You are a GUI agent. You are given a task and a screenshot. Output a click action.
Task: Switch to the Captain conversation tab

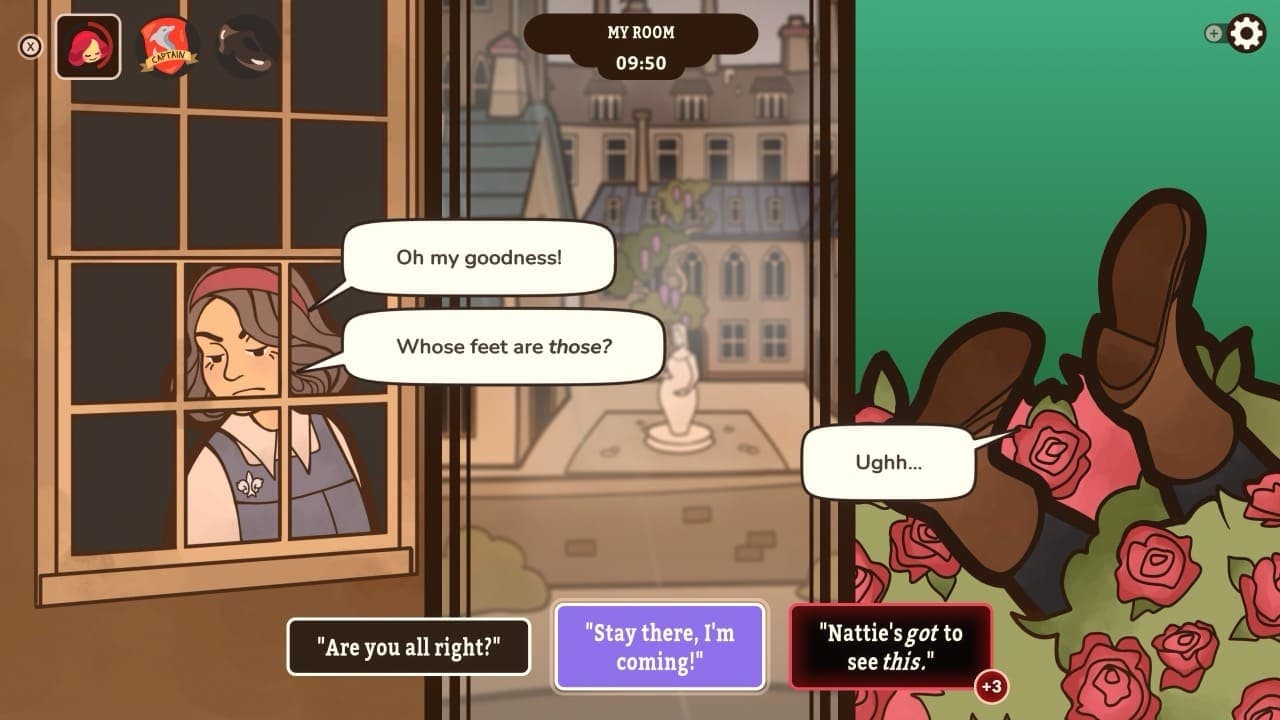pos(168,45)
